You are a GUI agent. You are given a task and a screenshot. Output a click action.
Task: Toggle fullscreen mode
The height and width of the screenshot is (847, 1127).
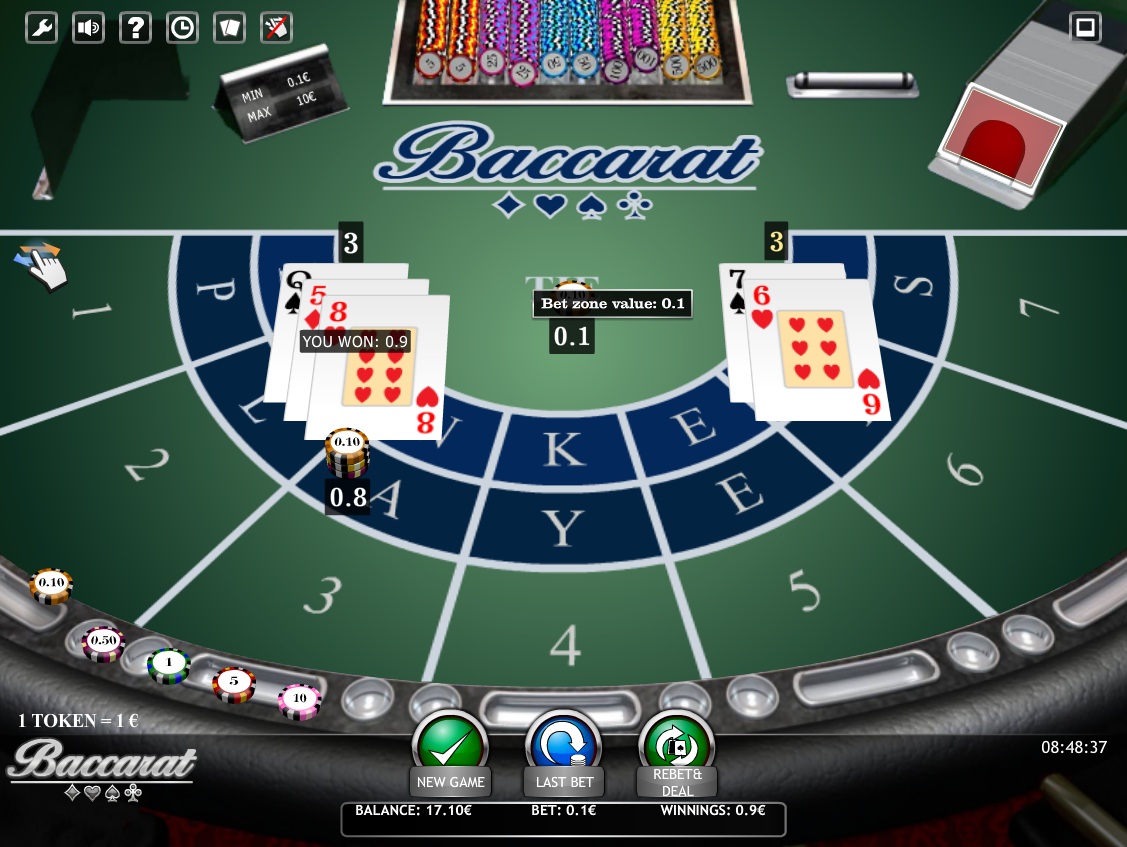tap(1085, 27)
